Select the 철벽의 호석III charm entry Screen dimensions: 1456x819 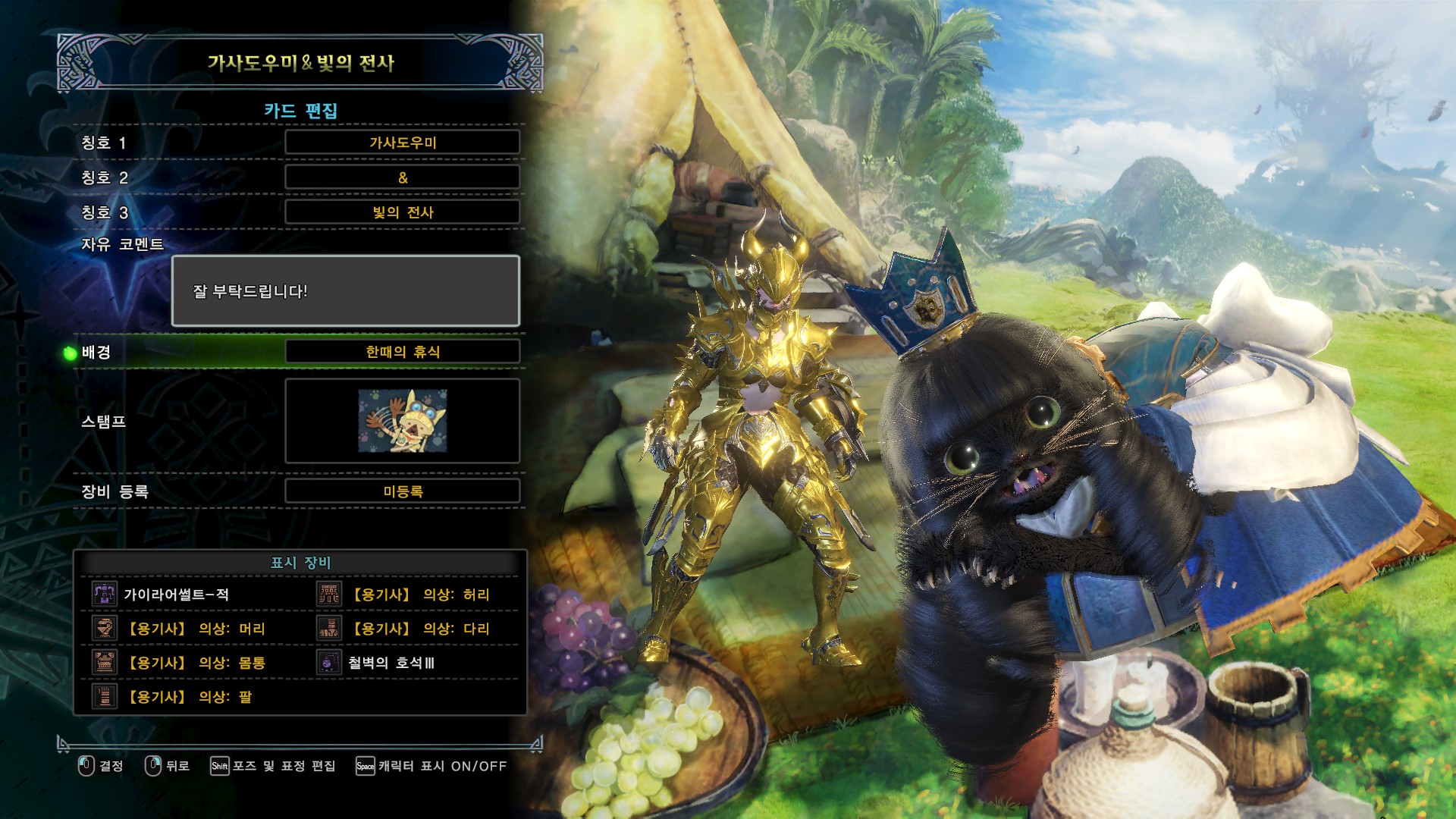click(391, 663)
